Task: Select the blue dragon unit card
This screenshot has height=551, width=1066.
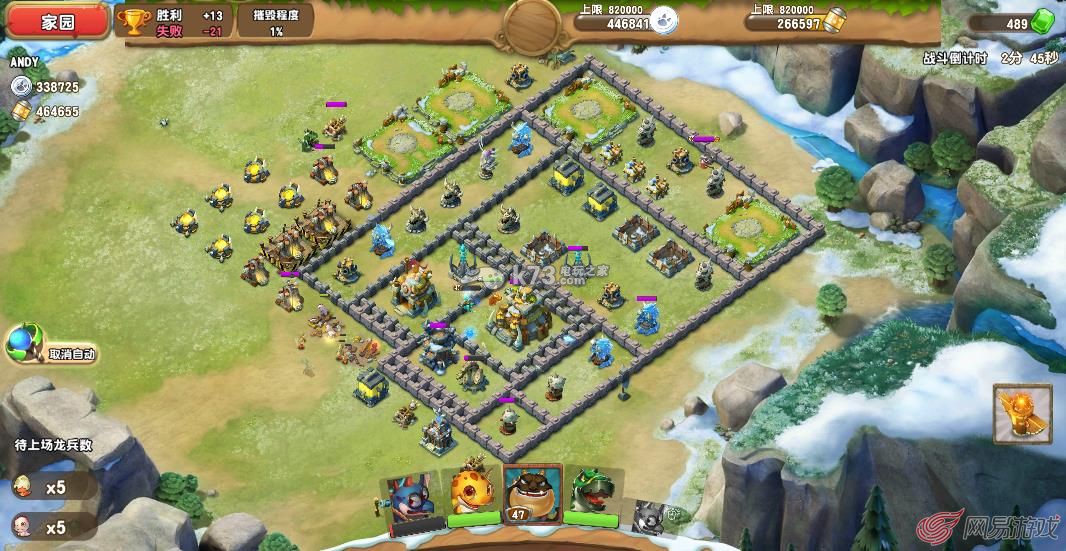Action: coord(411,497)
